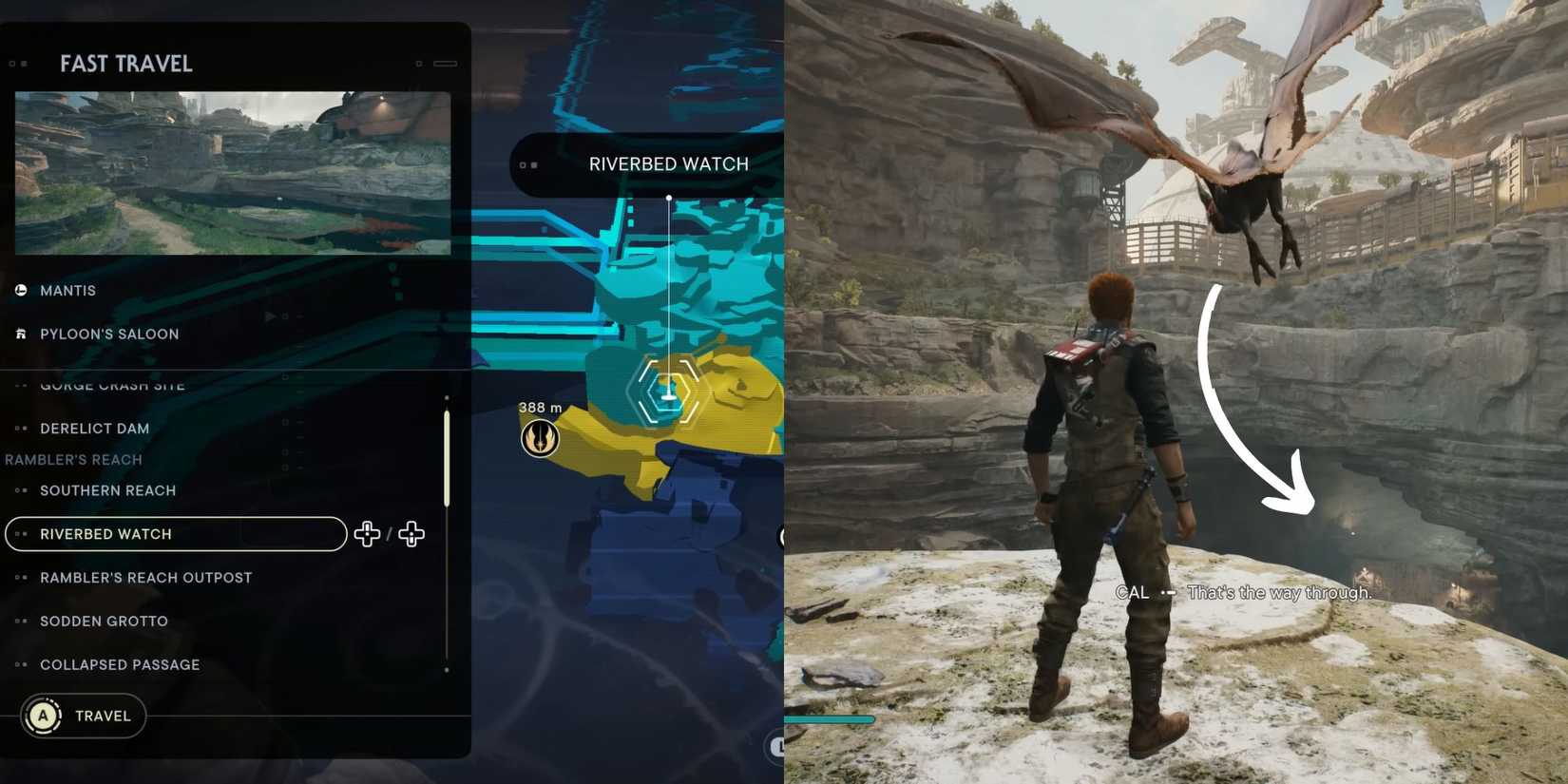Click the dots indicator on the Riverbed Watch banner
Screen dimensions: 1568x784
[529, 163]
